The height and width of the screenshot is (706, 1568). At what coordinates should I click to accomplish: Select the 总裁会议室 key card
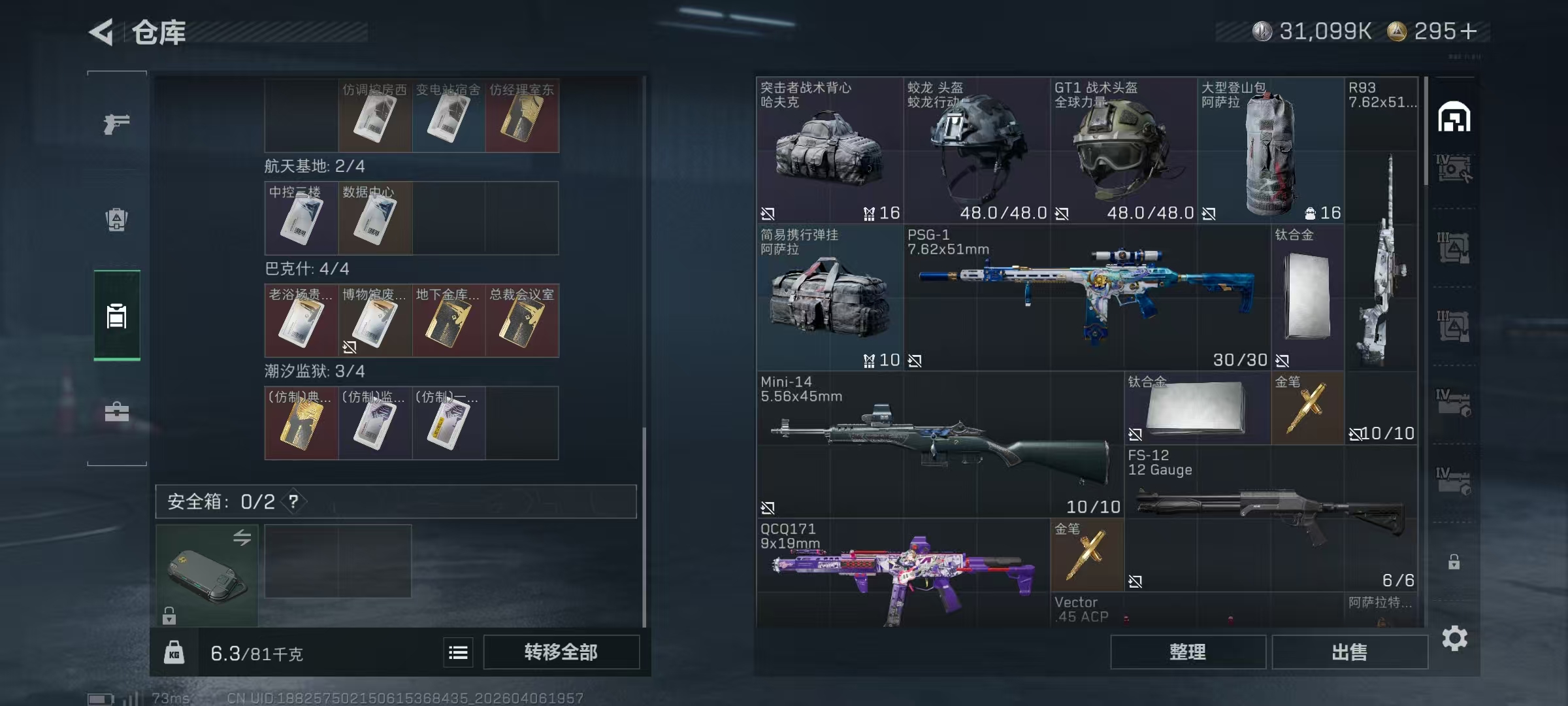coord(521,320)
